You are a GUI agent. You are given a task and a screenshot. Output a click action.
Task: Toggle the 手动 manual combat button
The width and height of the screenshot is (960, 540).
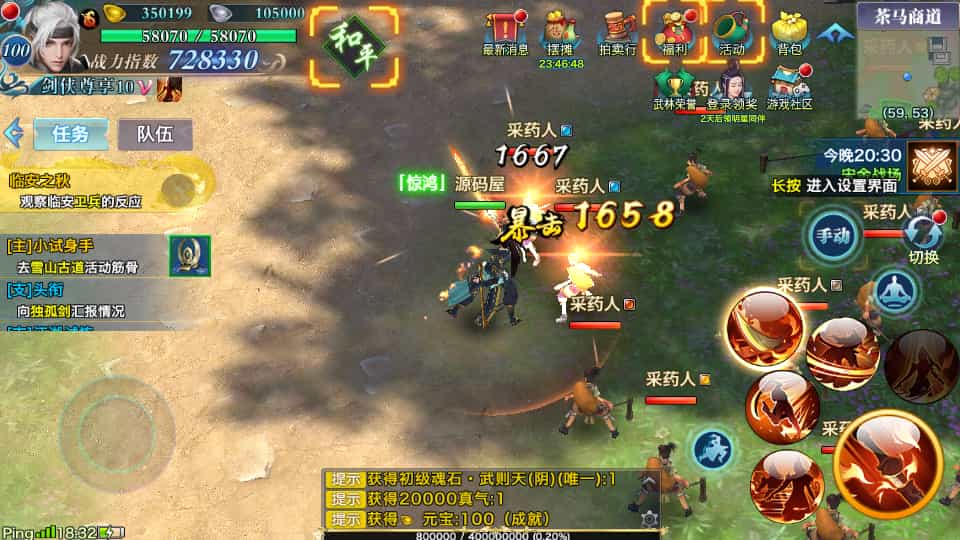pos(833,237)
